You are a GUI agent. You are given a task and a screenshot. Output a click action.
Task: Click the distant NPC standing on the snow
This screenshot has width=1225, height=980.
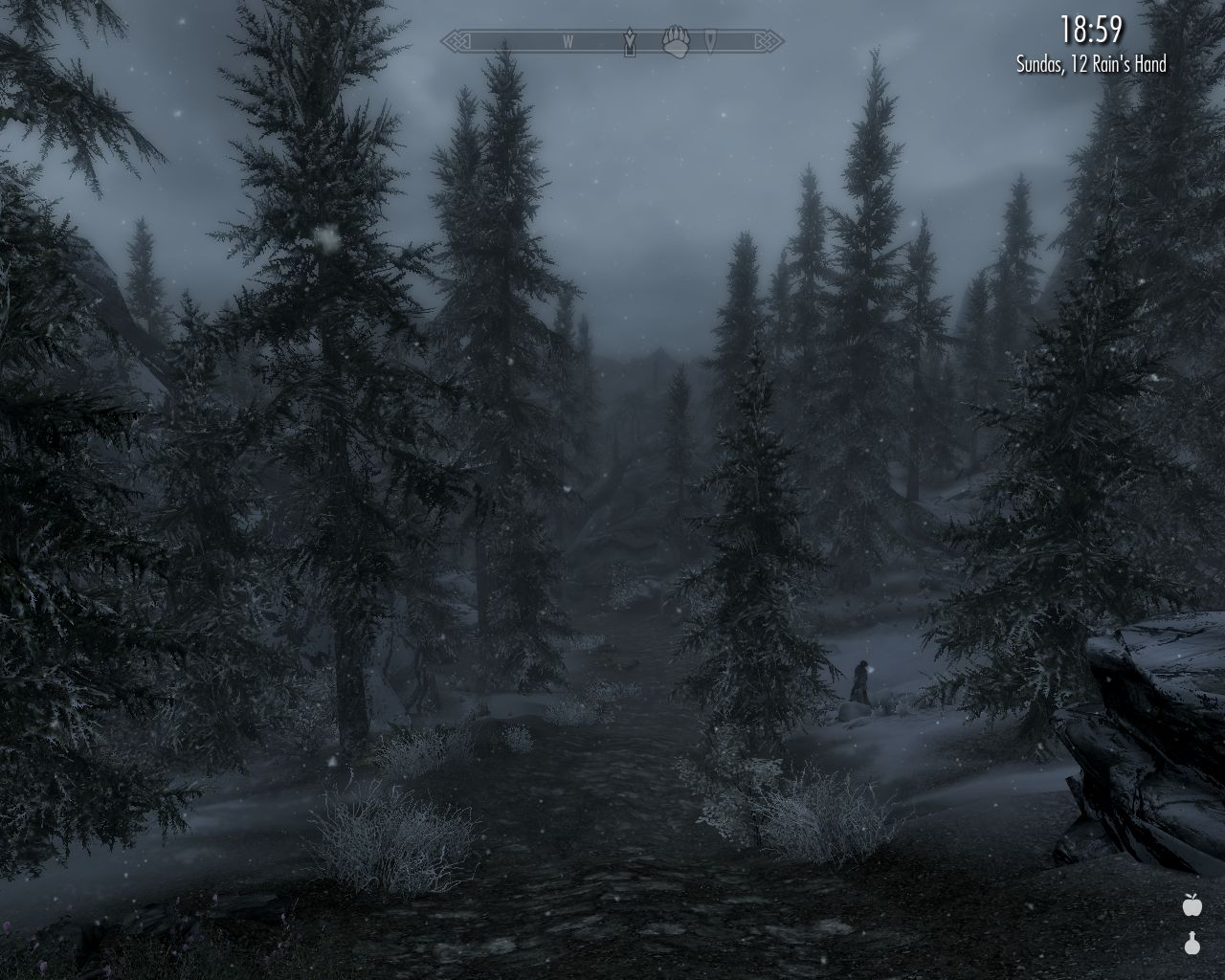860,679
